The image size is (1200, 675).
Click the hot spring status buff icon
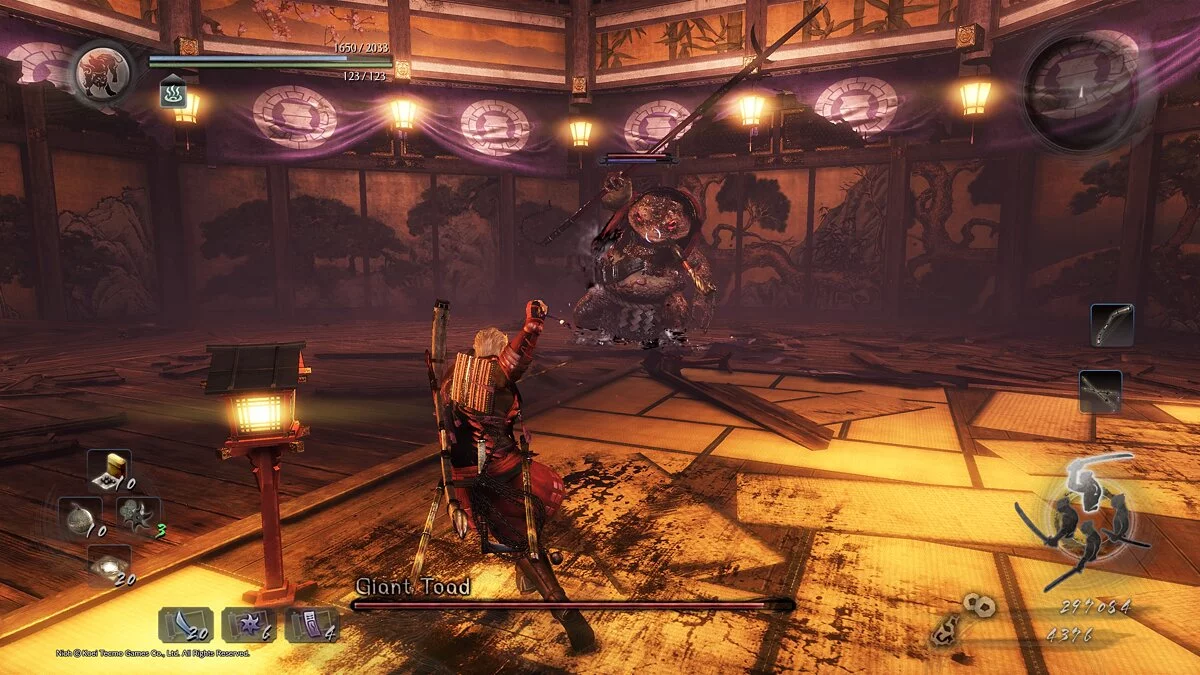coord(171,95)
